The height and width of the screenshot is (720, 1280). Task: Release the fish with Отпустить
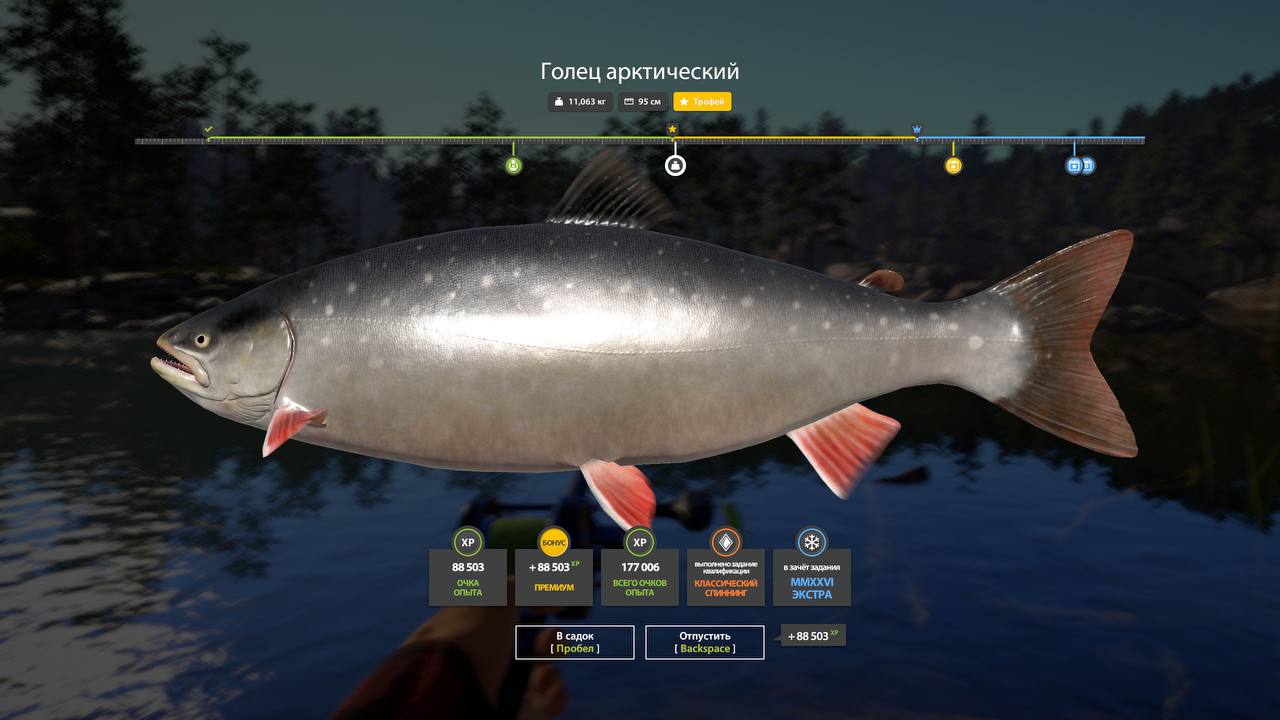pyautogui.click(x=705, y=642)
